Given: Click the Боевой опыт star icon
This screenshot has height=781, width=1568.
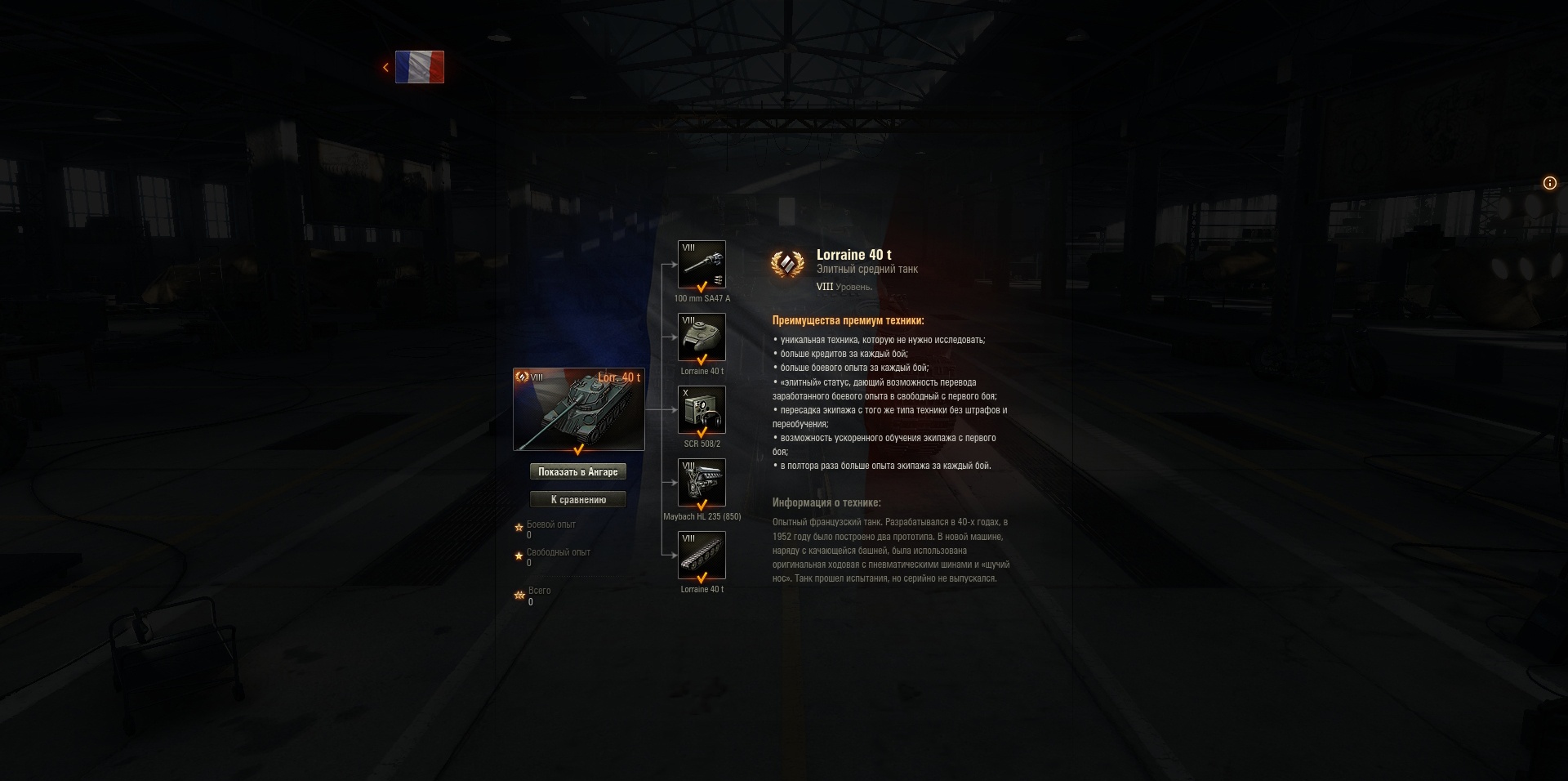Looking at the screenshot, I should pyautogui.click(x=519, y=525).
